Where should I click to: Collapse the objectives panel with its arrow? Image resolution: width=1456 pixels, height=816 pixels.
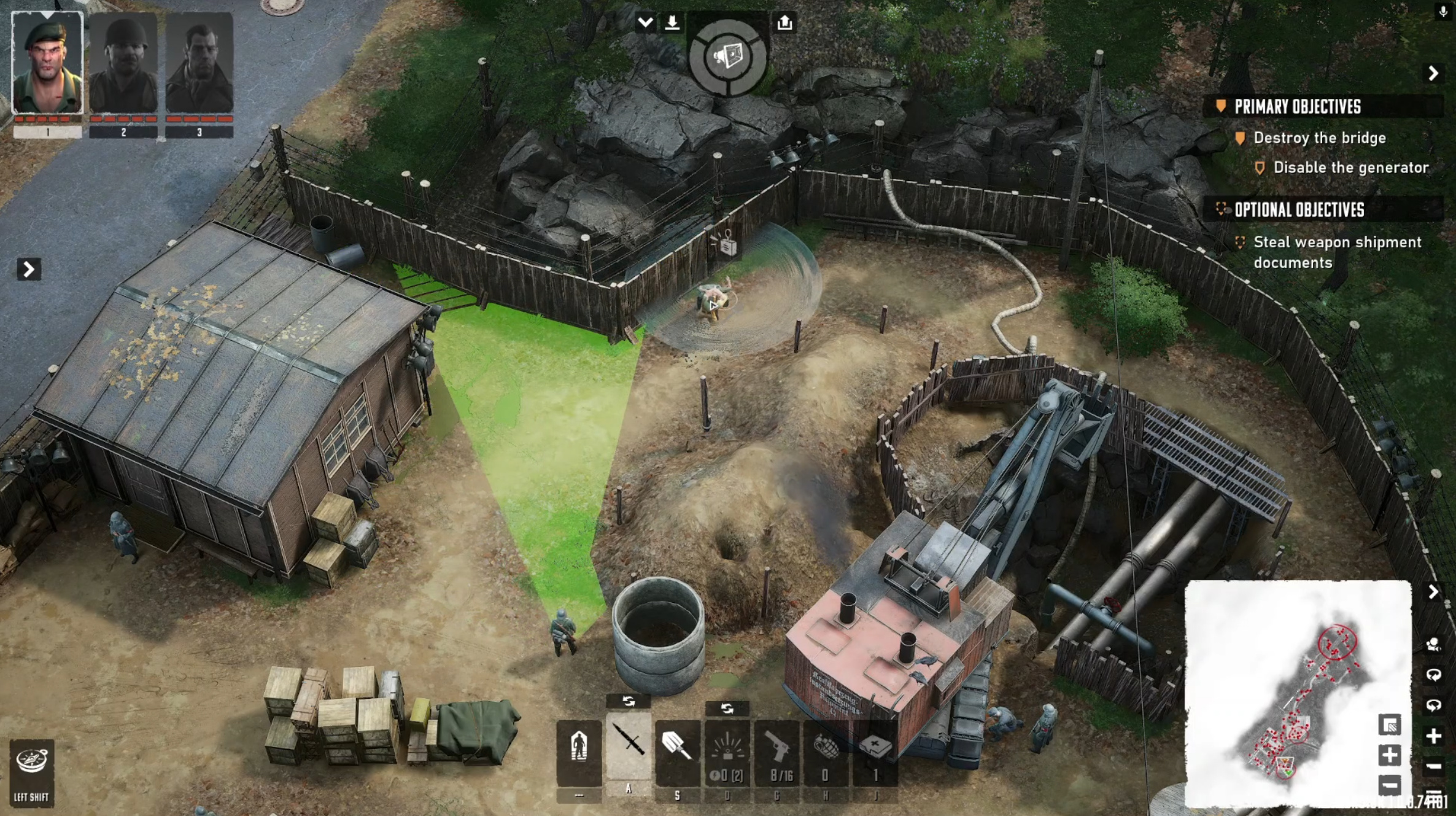(x=1433, y=74)
